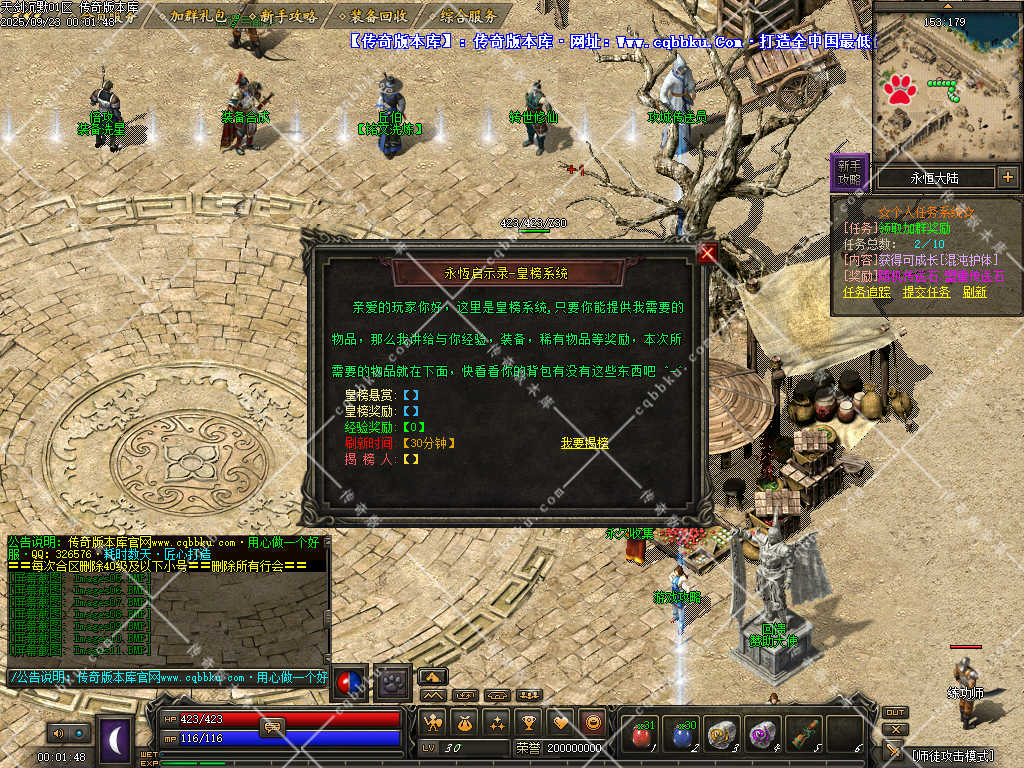Open the 综合服务 menu
The image size is (1024, 768).
pyautogui.click(x=467, y=16)
